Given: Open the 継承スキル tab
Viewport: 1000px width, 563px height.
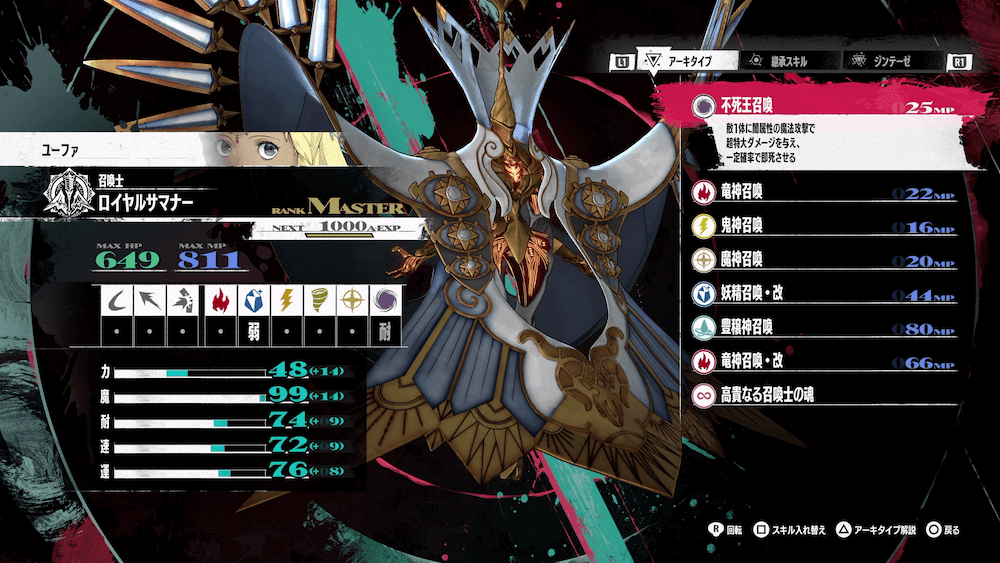Looking at the screenshot, I should (x=778, y=62).
